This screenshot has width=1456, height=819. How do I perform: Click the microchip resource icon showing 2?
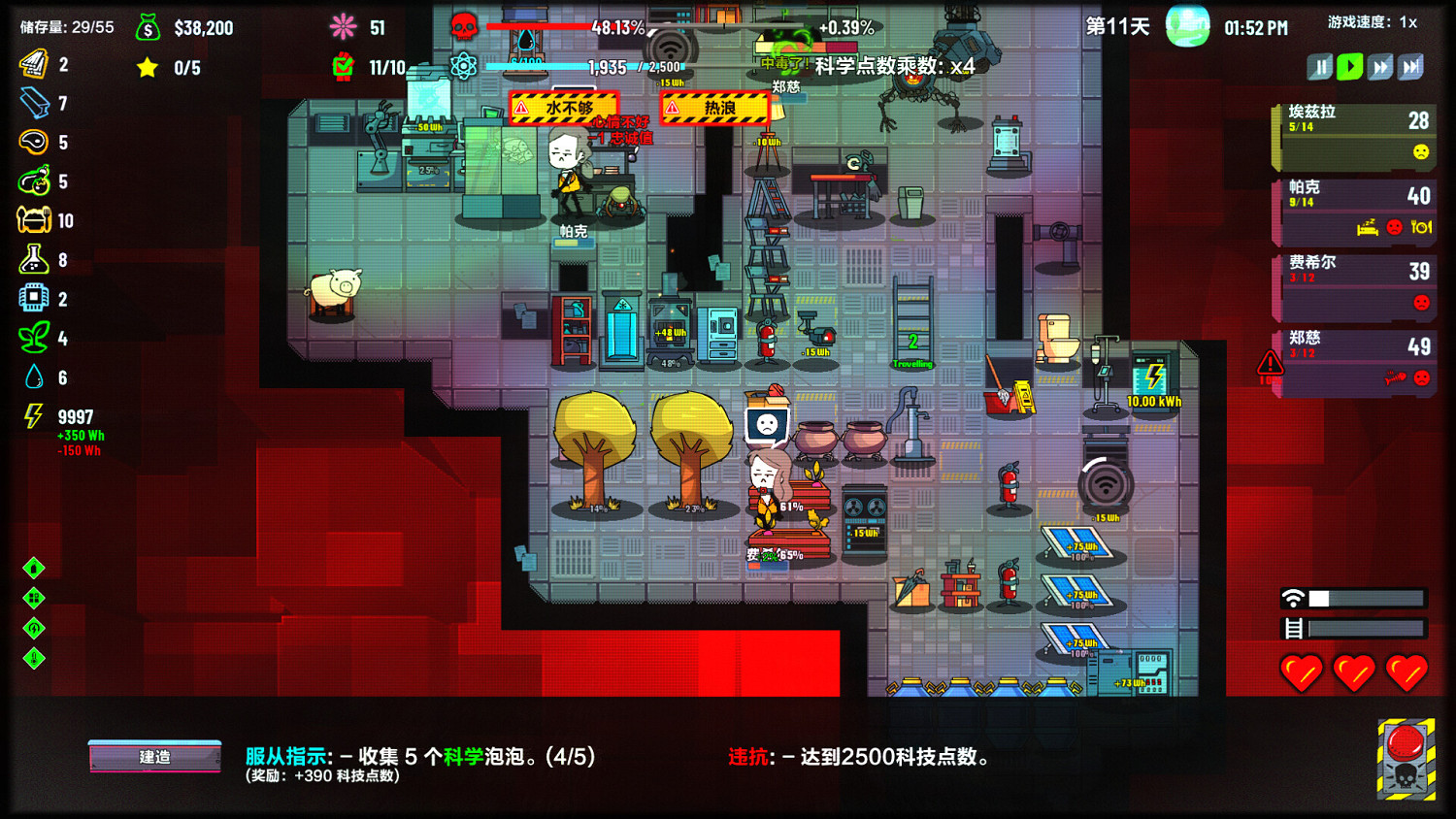click(x=35, y=299)
